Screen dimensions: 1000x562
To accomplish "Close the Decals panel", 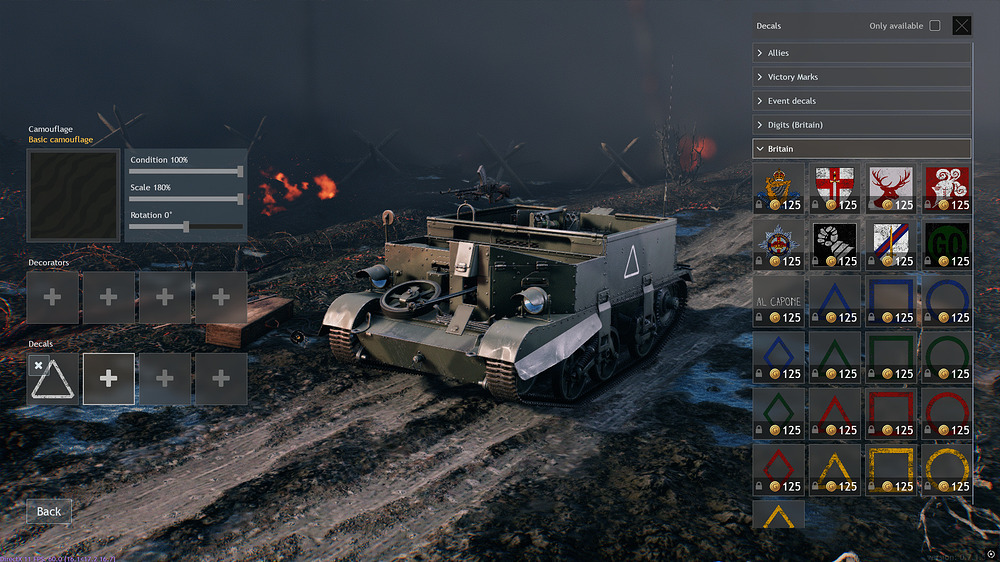I will tap(961, 26).
